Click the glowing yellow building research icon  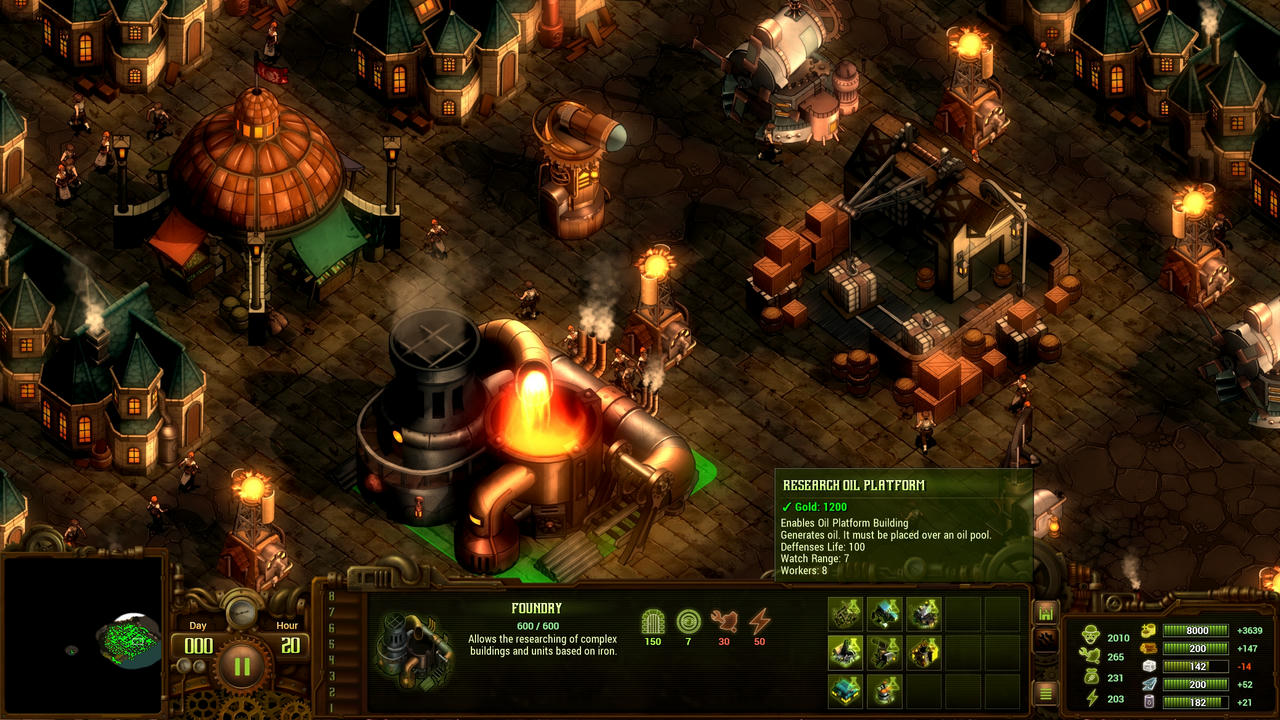coord(924,651)
